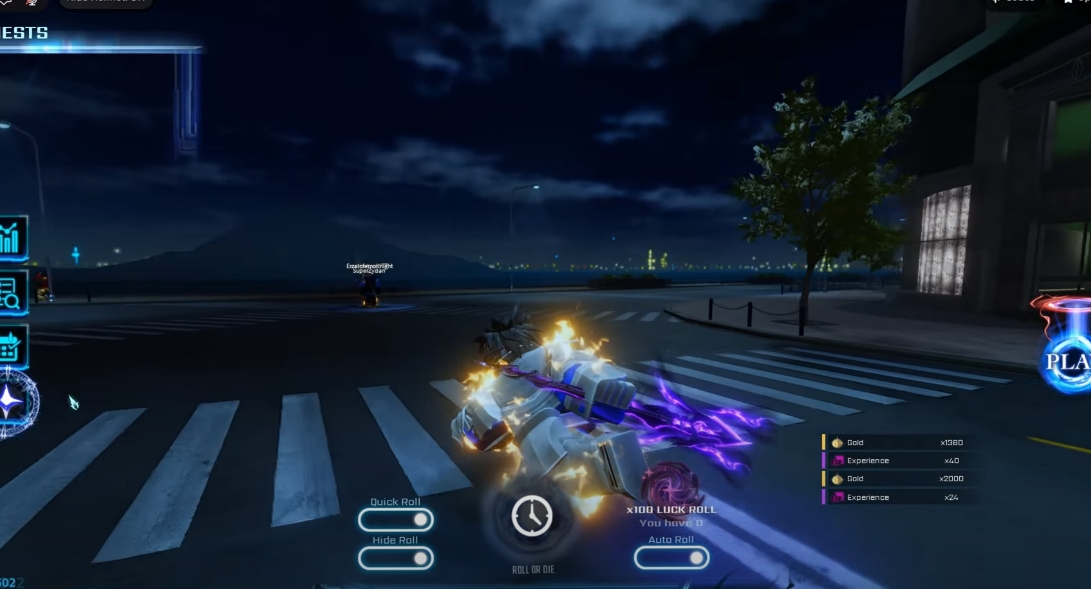Open the bar chart stats icon
Image resolution: width=1091 pixels, height=589 pixels.
click(x=12, y=240)
